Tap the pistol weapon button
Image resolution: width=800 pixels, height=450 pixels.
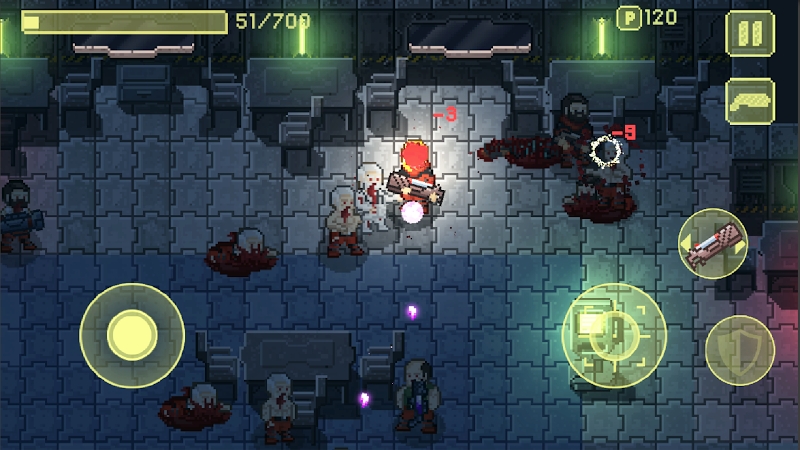751,101
